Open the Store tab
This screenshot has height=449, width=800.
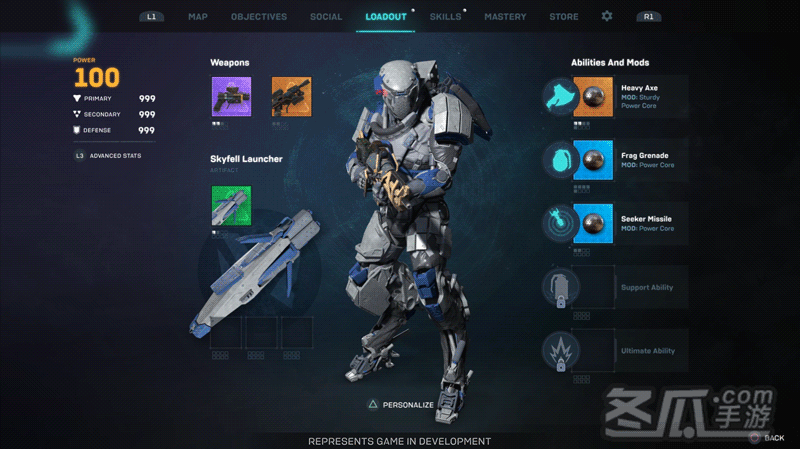pos(564,17)
